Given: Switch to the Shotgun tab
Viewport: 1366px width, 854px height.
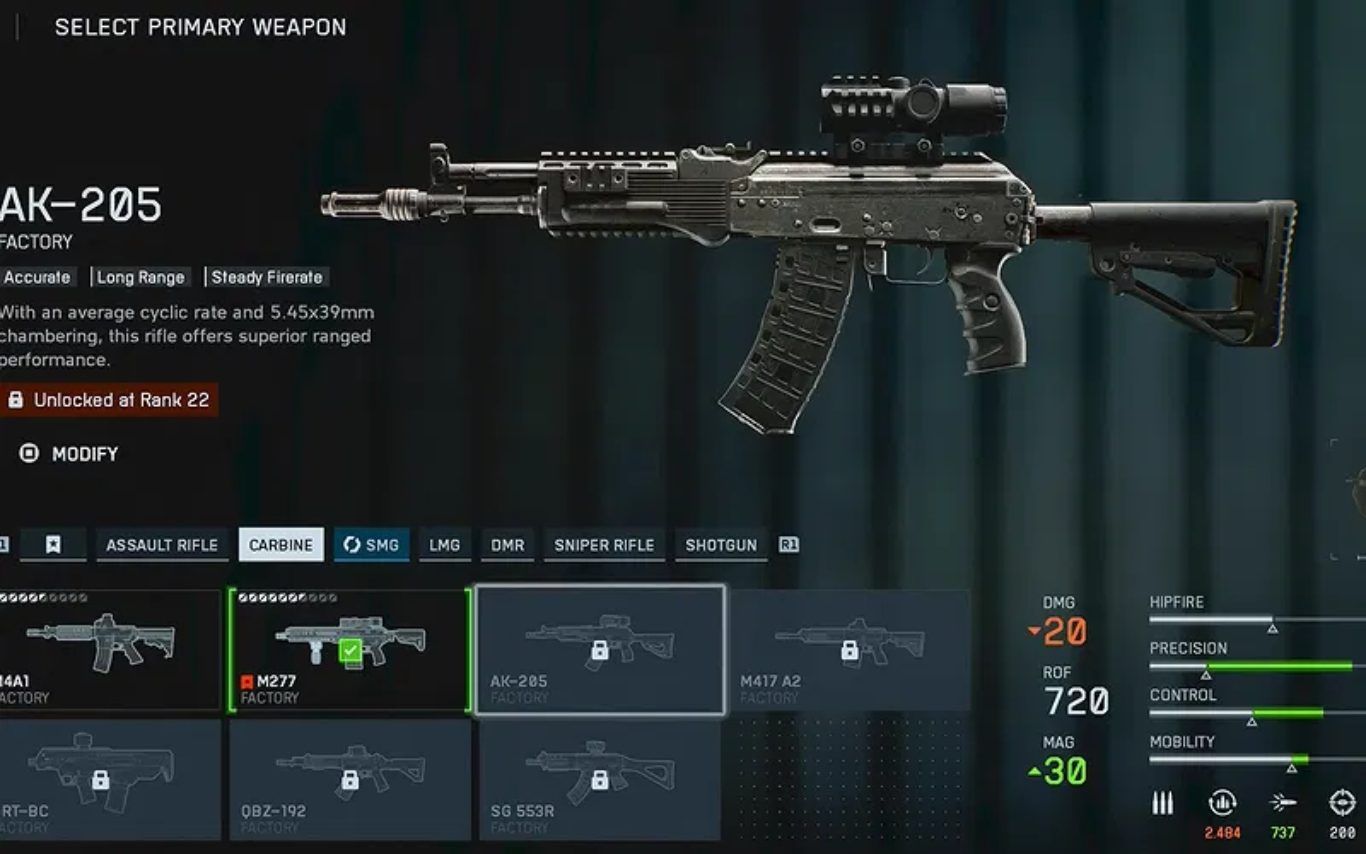Looking at the screenshot, I should point(721,545).
